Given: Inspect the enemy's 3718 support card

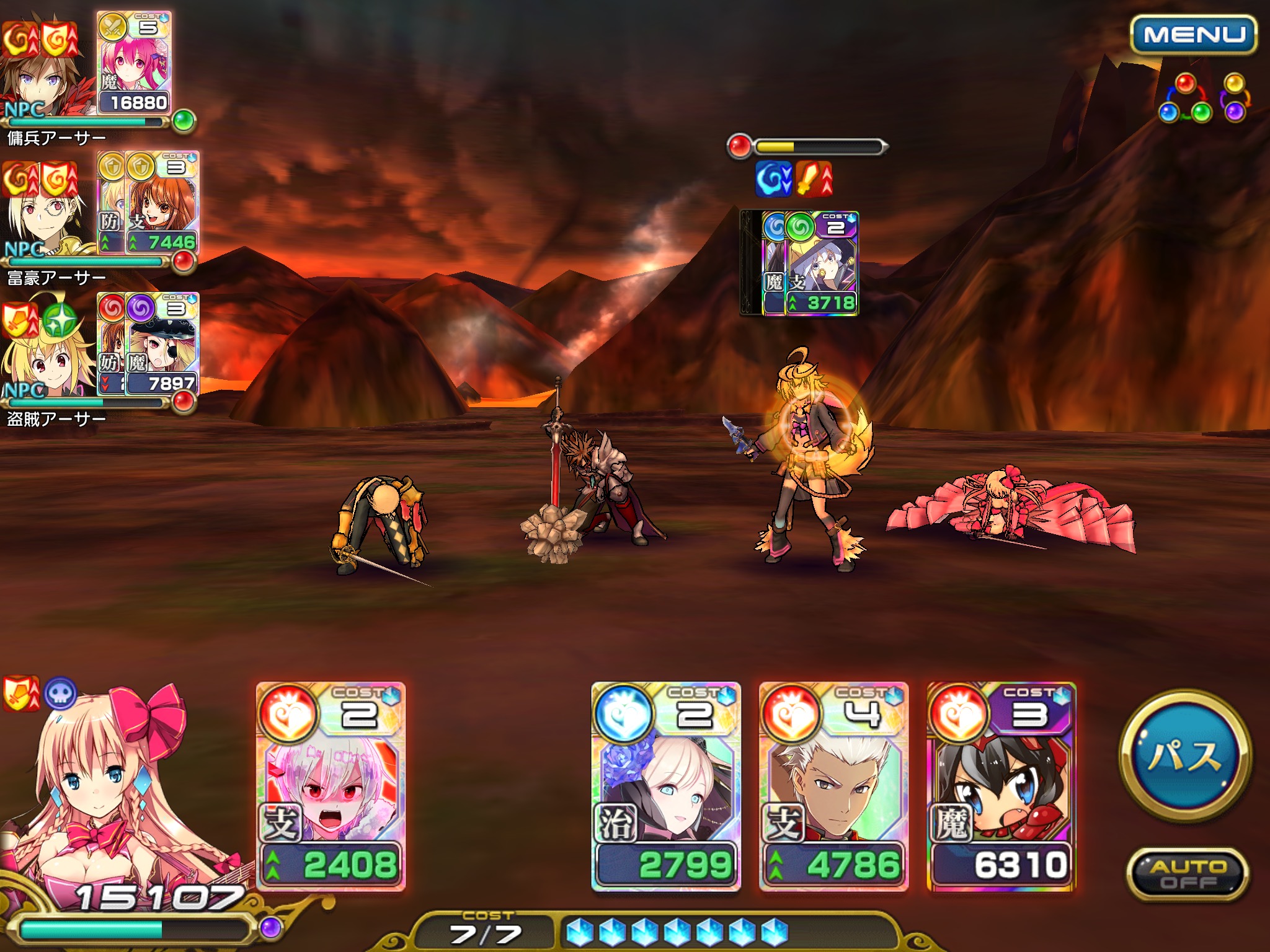Looking at the screenshot, I should (x=820, y=263).
